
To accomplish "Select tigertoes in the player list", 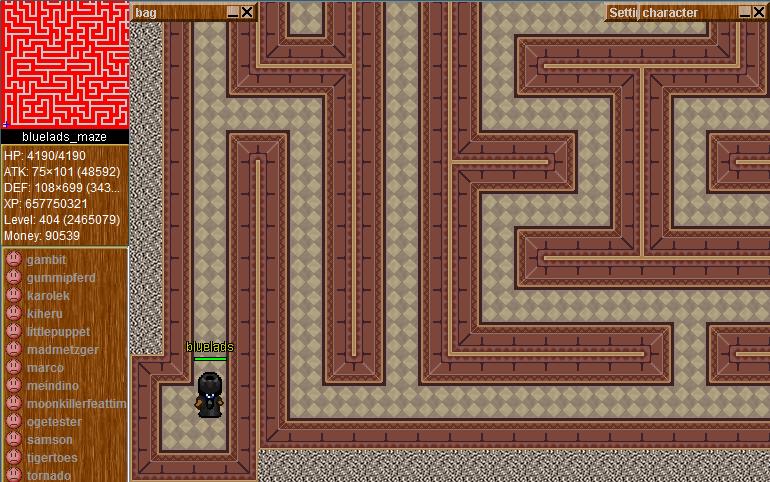I will 52,458.
